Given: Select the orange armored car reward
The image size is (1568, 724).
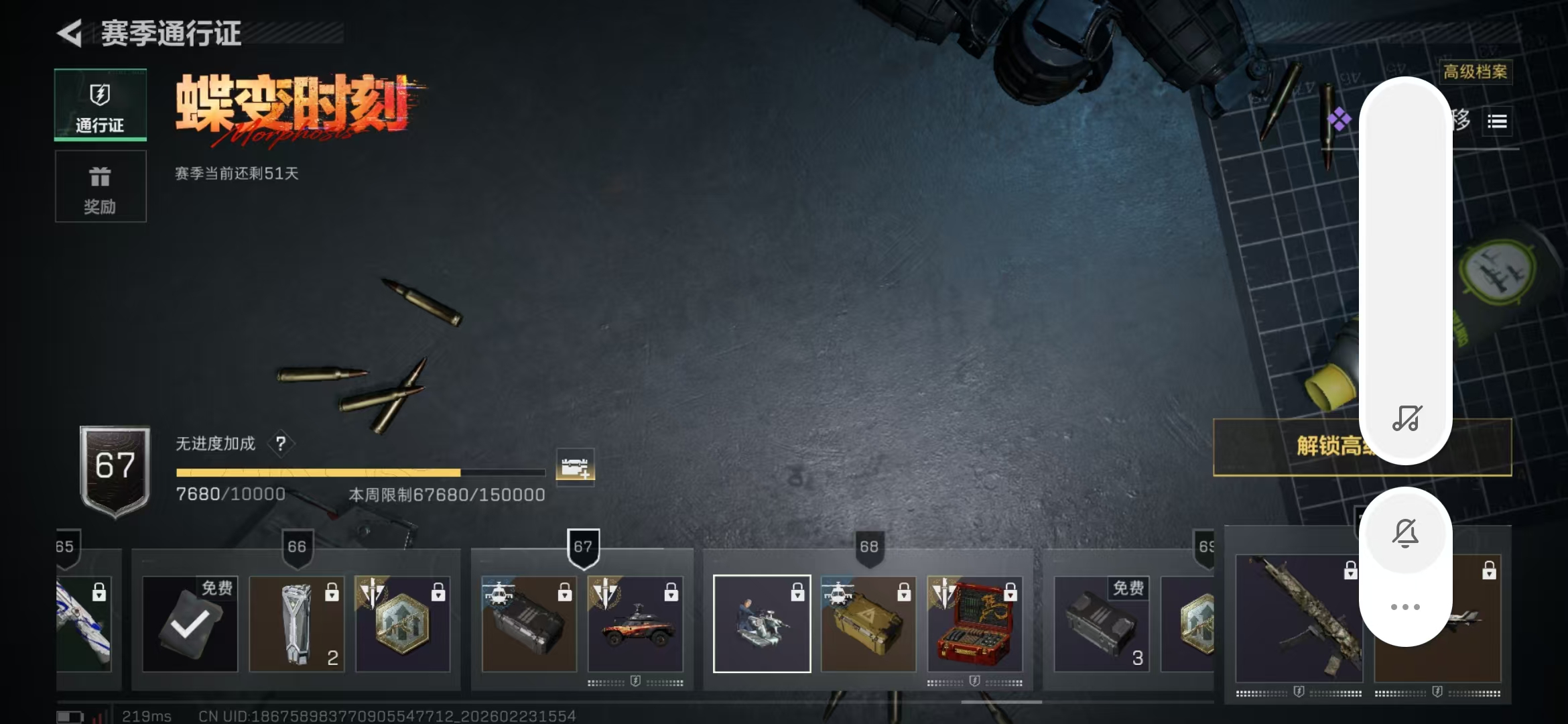Looking at the screenshot, I should 635,624.
